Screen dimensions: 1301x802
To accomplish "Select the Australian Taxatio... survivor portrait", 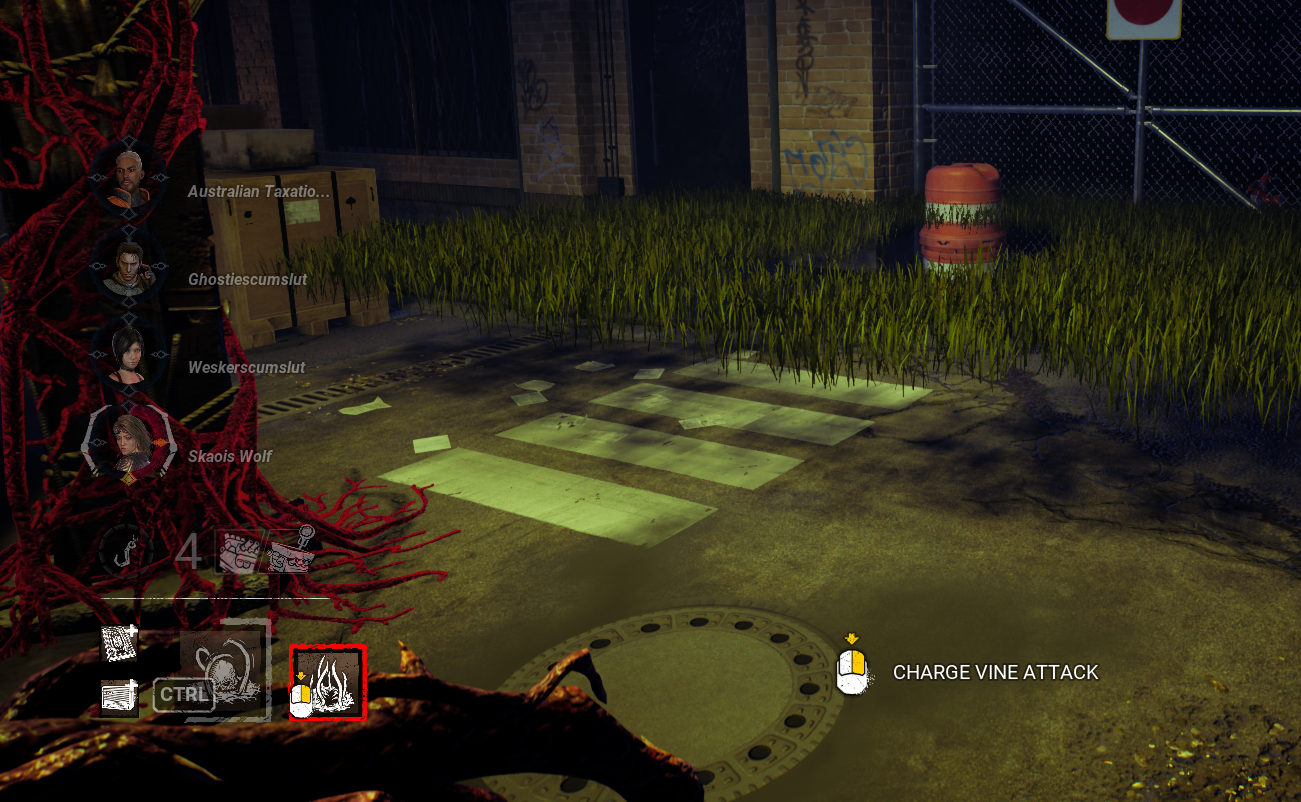I will pyautogui.click(x=128, y=177).
